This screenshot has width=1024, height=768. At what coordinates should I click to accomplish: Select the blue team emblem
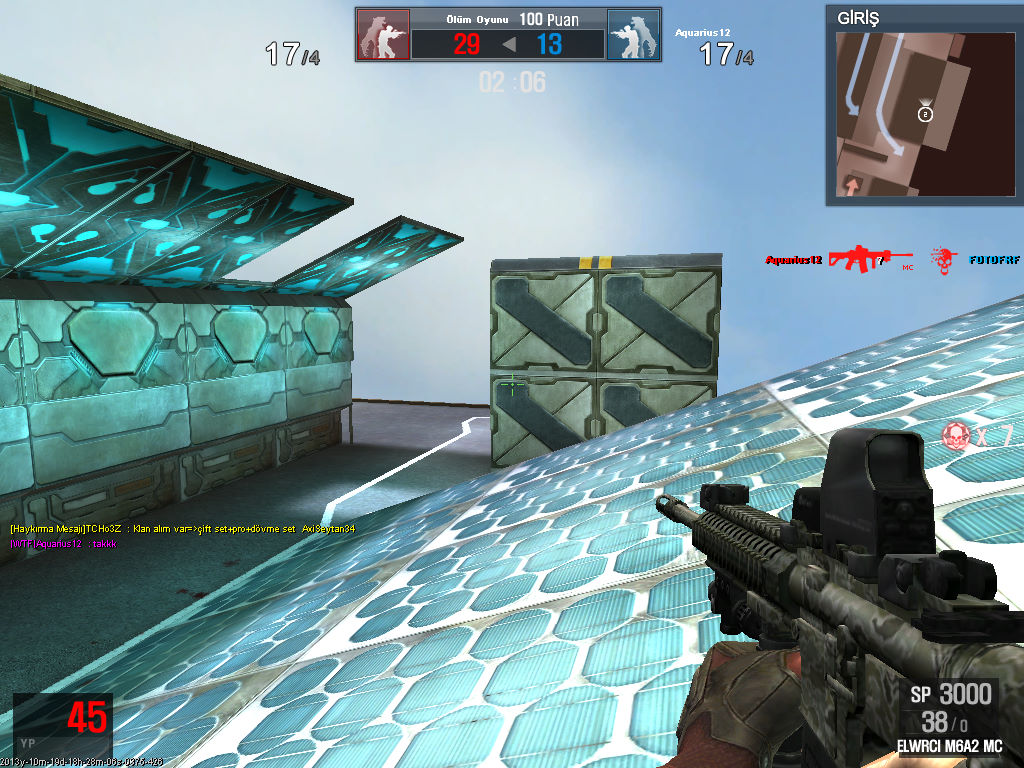tap(633, 35)
